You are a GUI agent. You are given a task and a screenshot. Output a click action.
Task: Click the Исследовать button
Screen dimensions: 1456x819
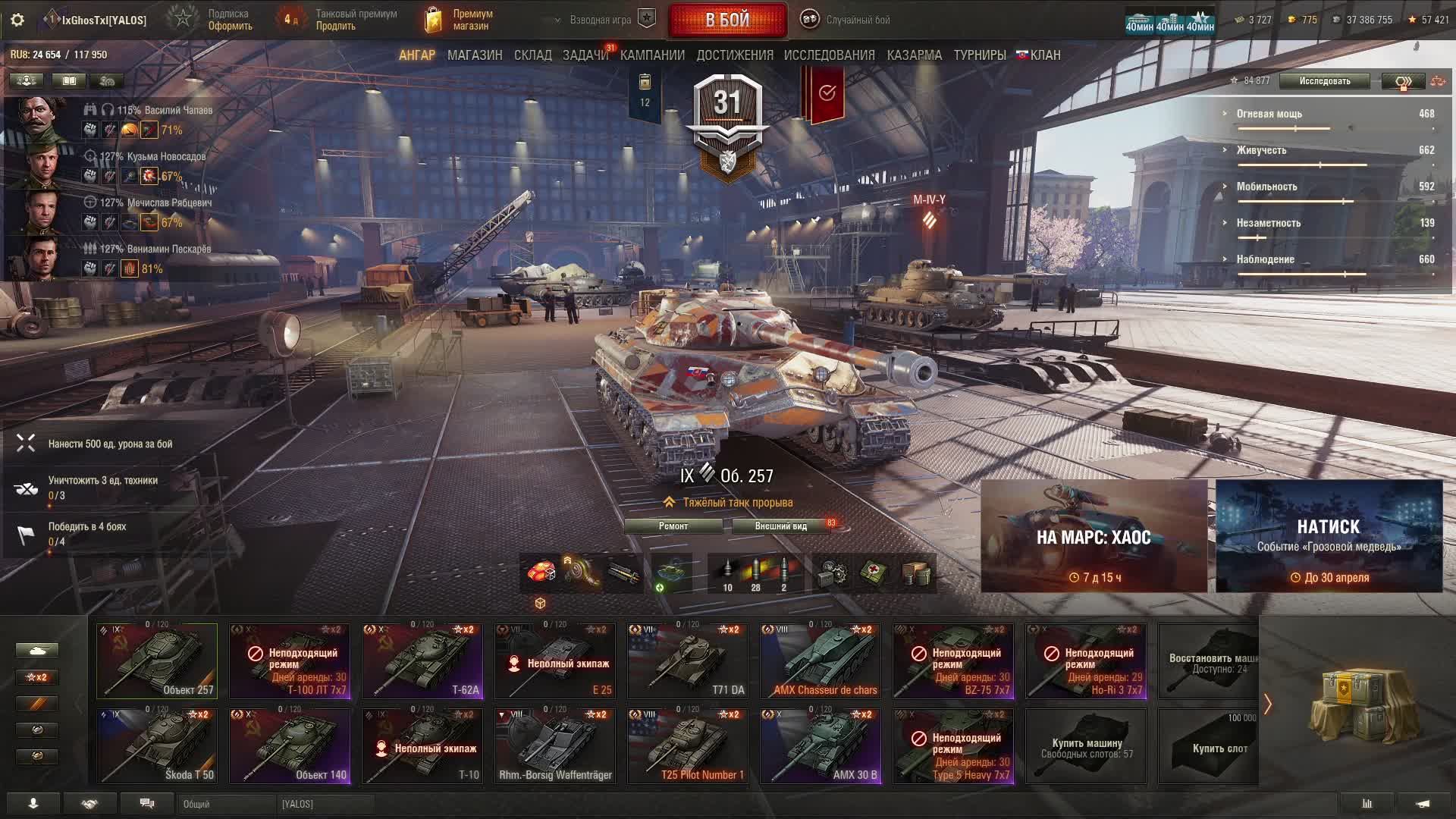point(1324,81)
